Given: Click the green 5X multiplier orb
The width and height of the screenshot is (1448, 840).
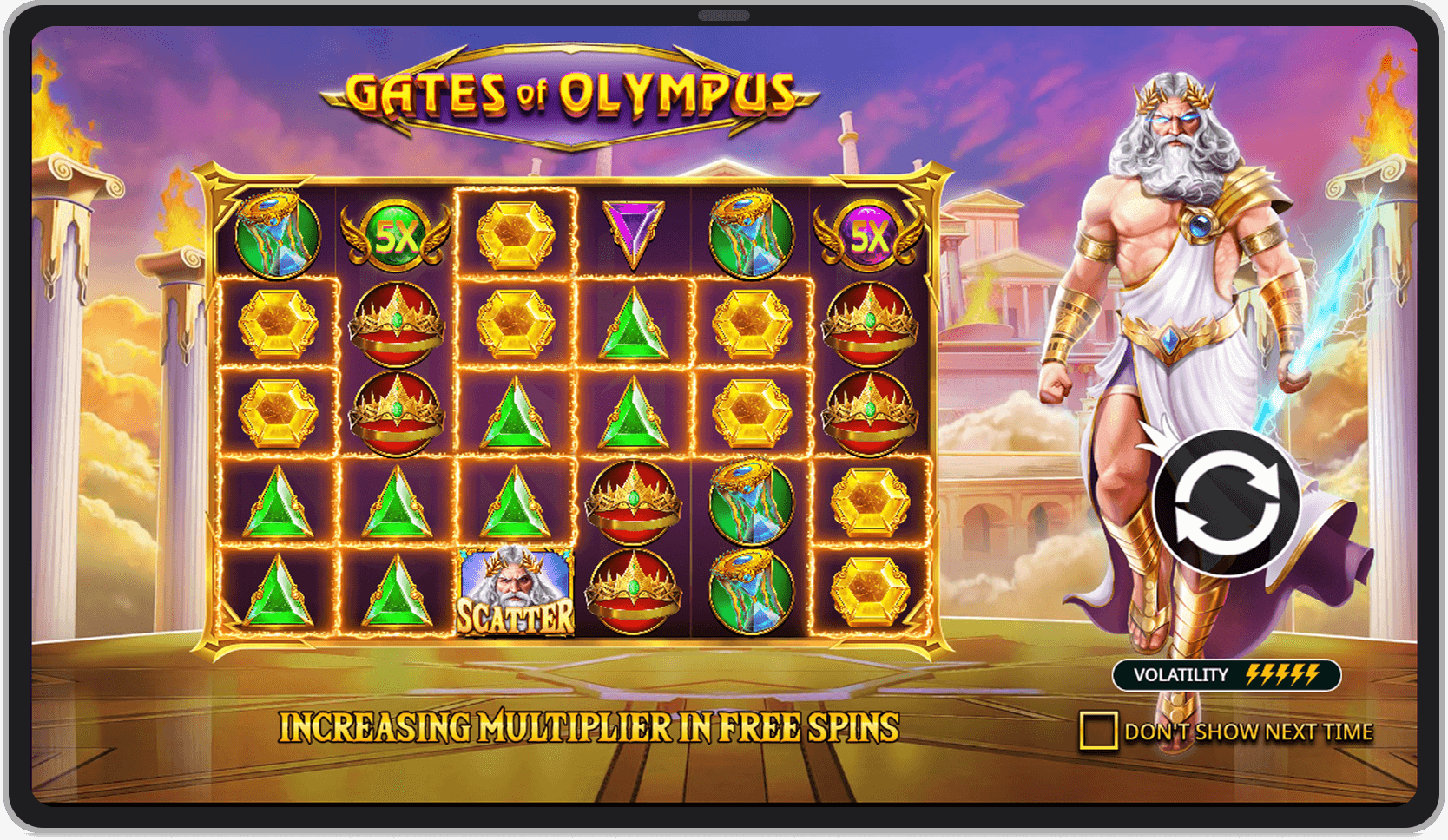Looking at the screenshot, I should click(395, 234).
